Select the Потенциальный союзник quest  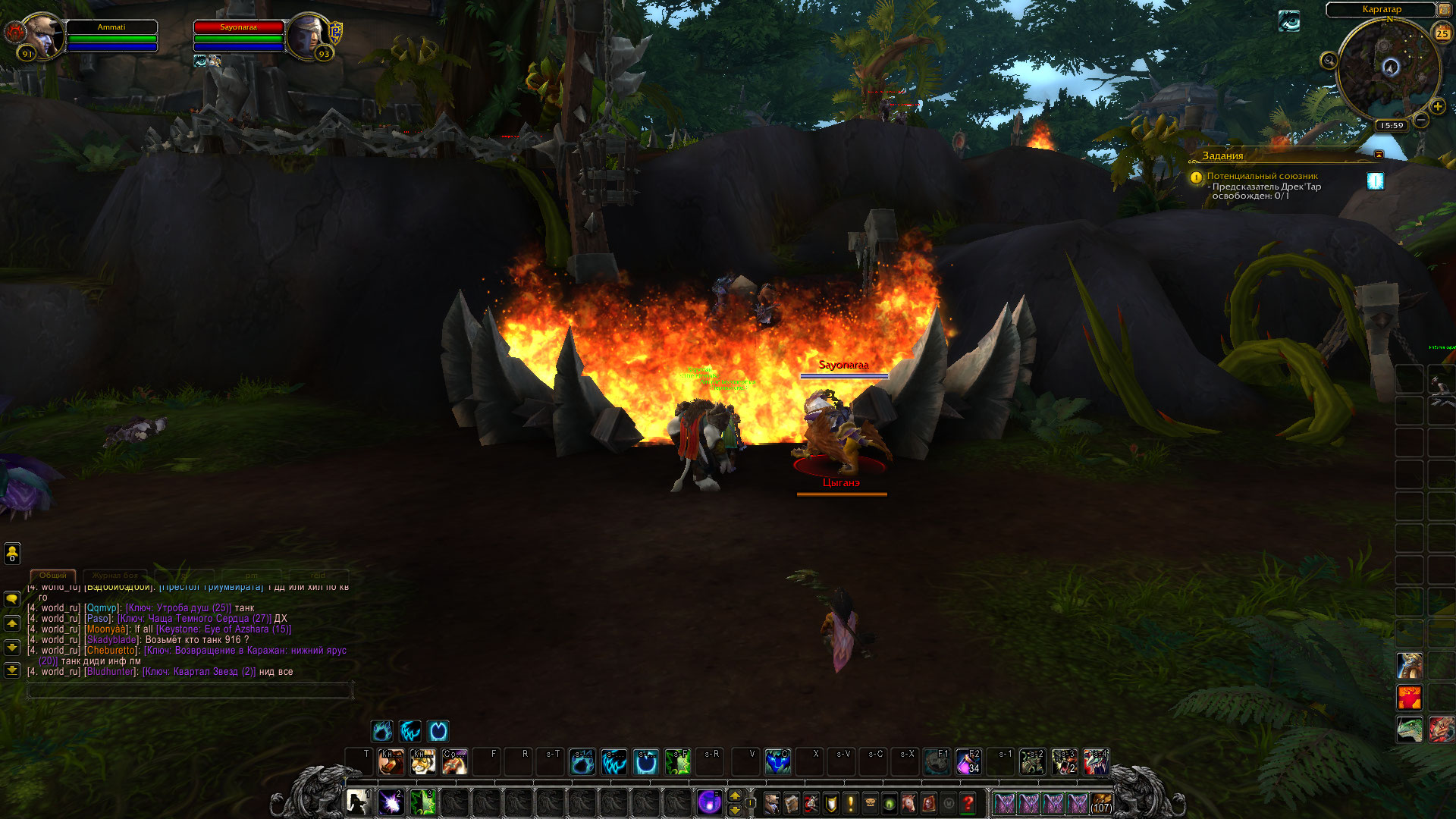click(1262, 176)
